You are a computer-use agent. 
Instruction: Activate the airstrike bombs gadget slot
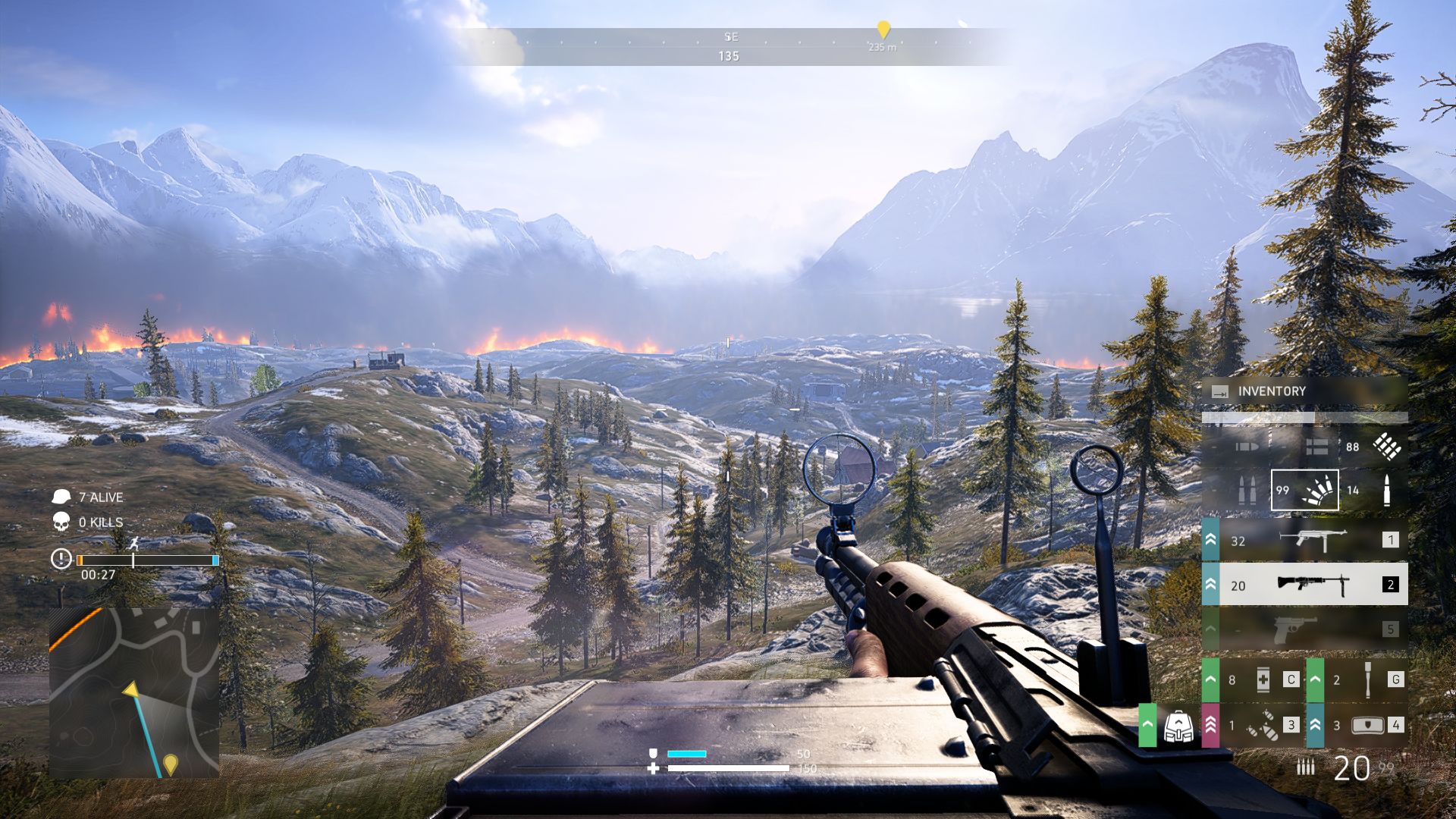(1262, 726)
